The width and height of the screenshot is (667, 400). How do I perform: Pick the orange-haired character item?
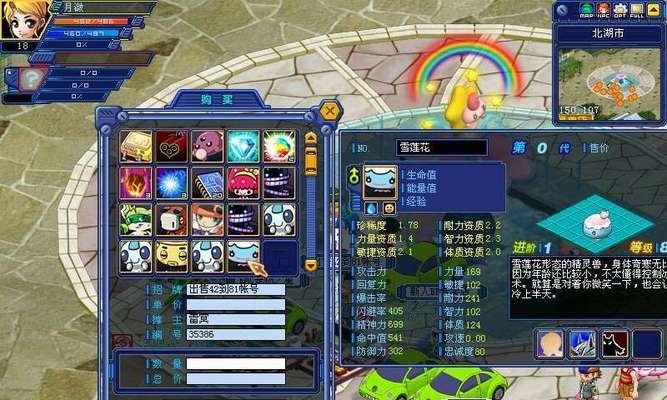click(x=207, y=219)
